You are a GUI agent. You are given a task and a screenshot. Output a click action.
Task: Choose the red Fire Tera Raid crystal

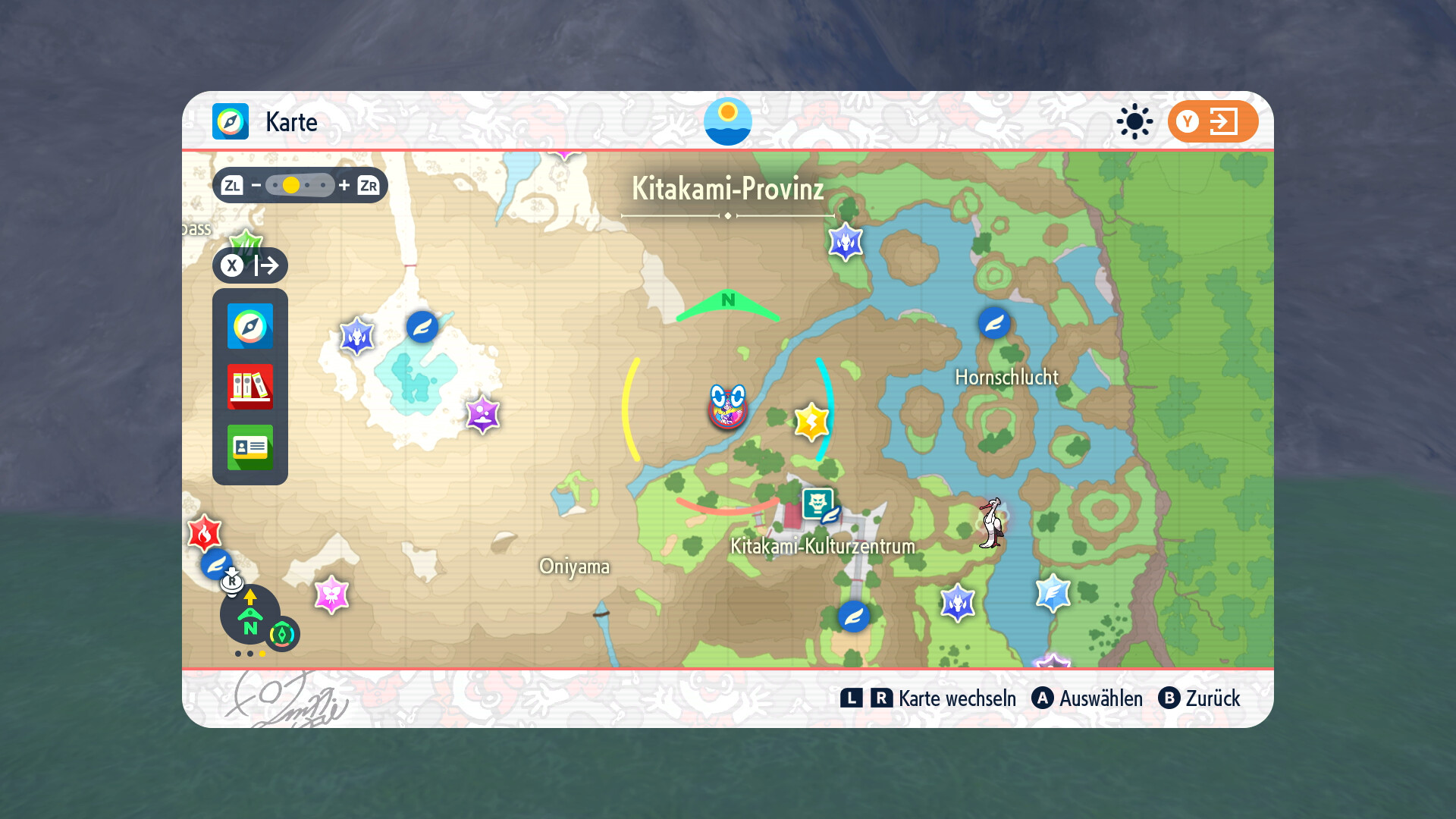tap(204, 533)
